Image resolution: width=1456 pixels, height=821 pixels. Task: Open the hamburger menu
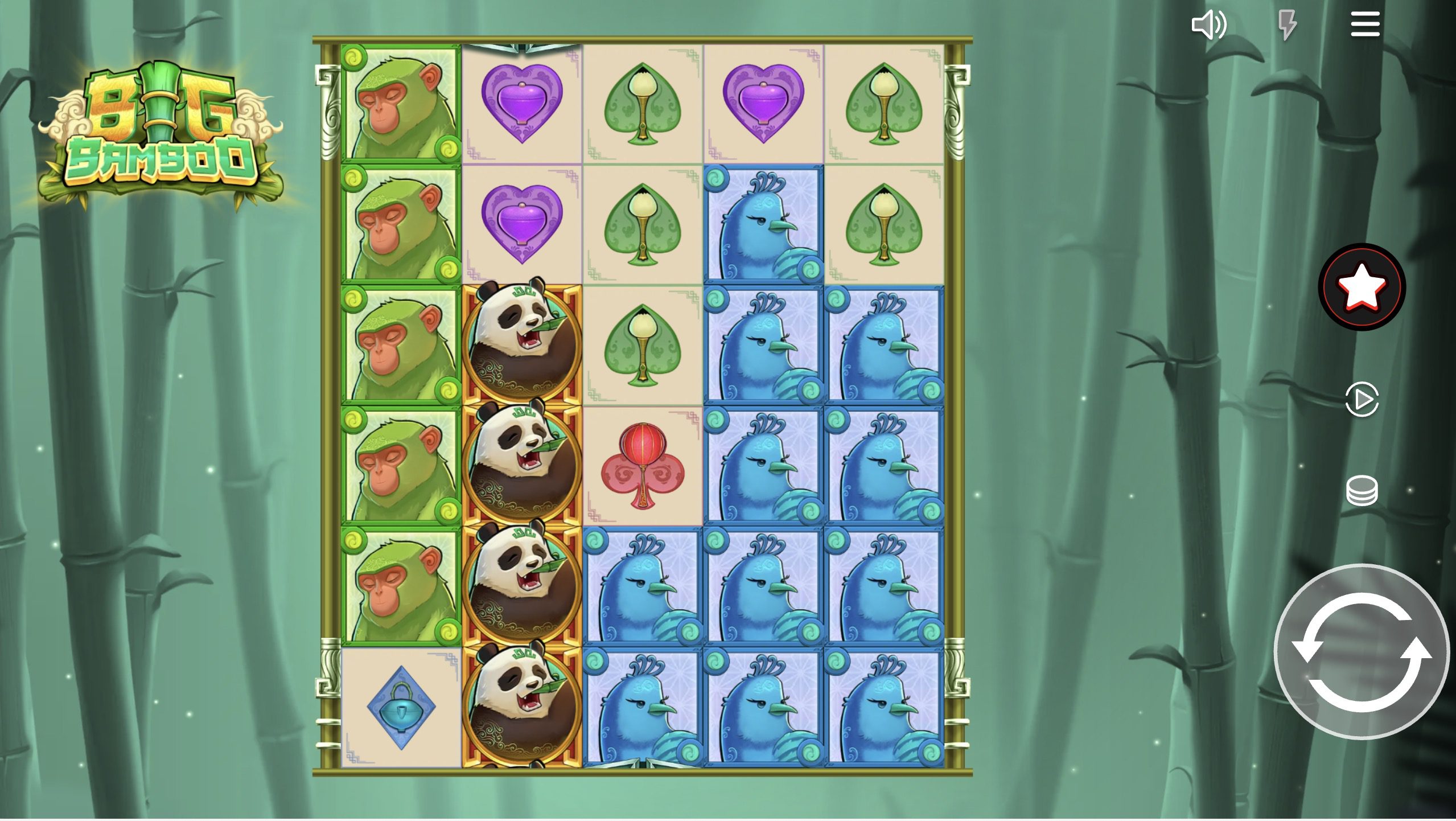(1365, 25)
